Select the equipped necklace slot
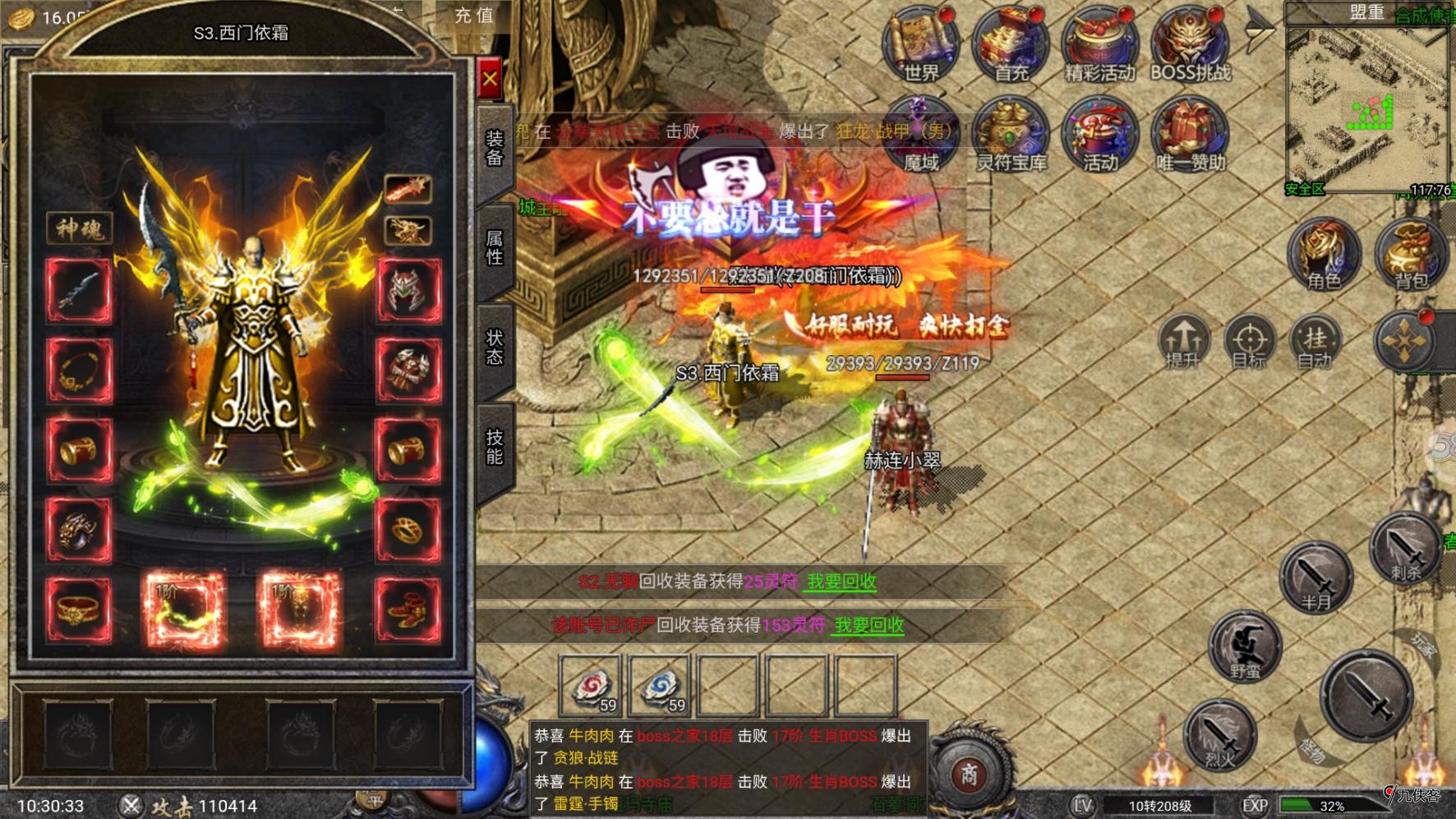The image size is (1456, 819). [x=79, y=370]
